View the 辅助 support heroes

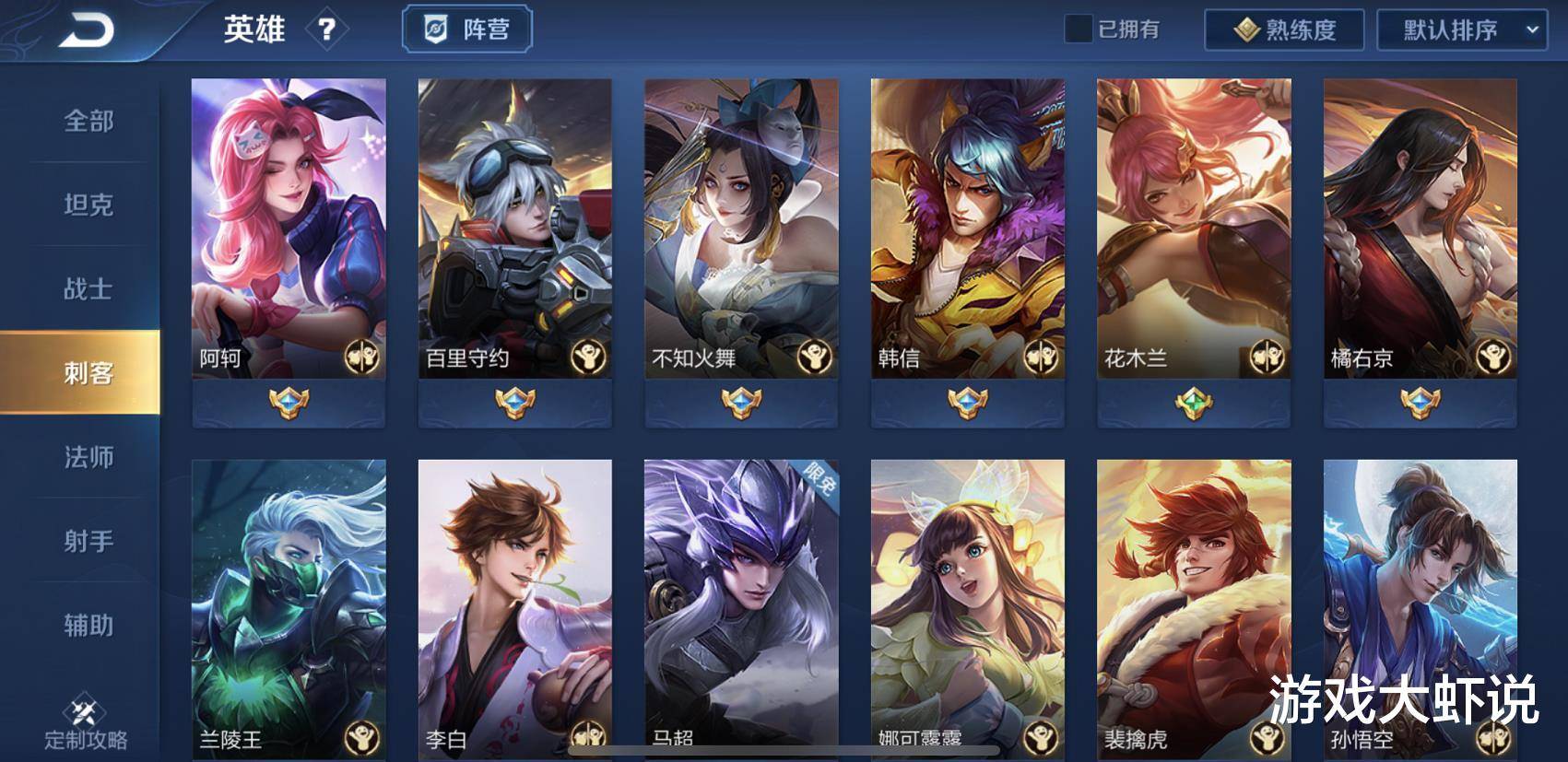point(88,626)
